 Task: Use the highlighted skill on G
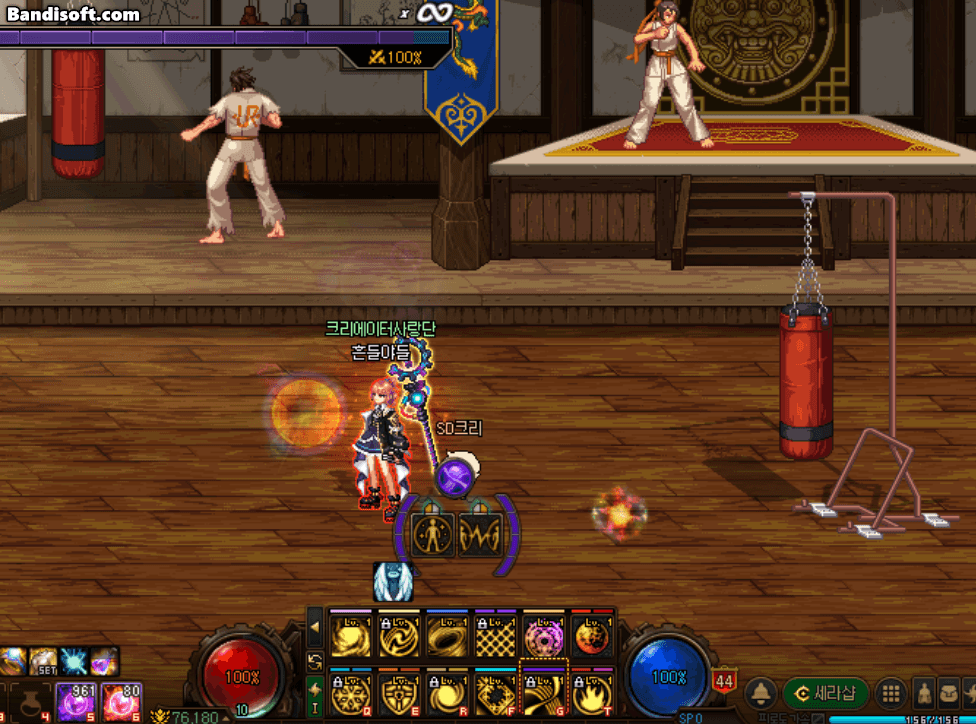coord(544,689)
